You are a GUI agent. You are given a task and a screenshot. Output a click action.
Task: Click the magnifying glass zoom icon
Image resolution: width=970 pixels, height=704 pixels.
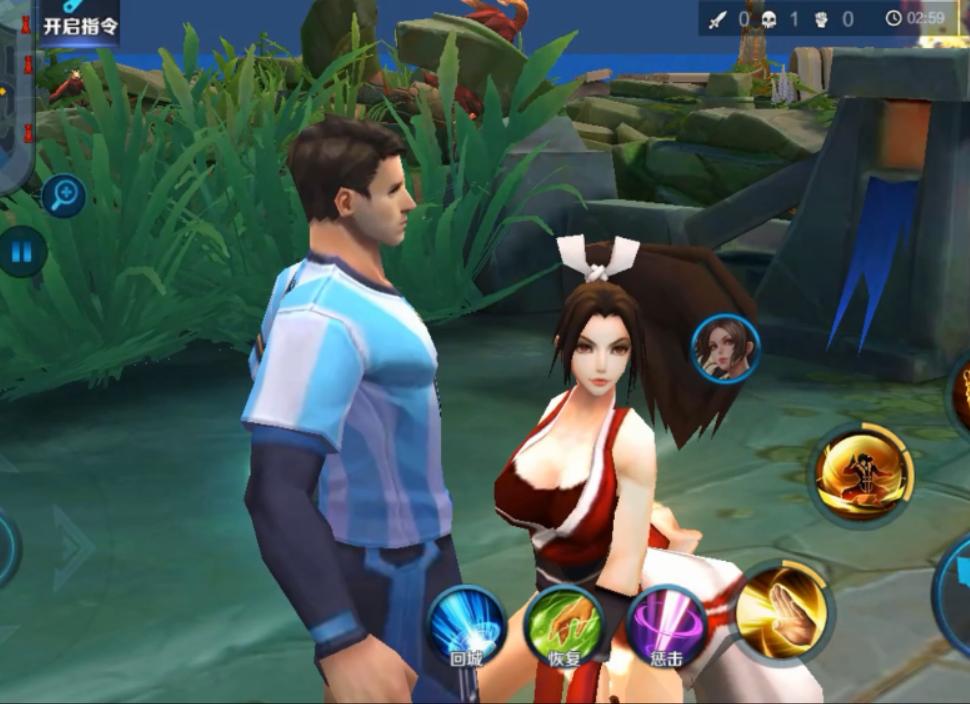(x=63, y=195)
